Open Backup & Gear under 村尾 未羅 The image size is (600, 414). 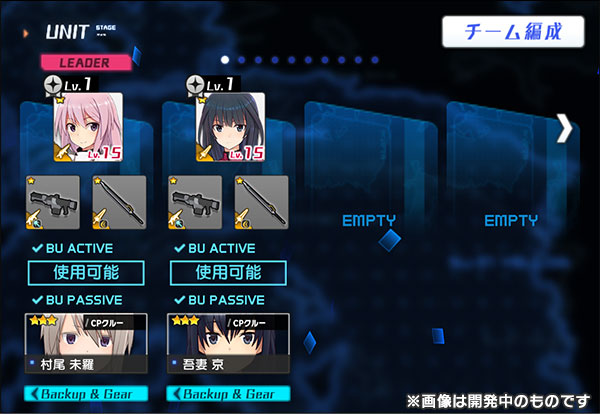(x=86, y=394)
